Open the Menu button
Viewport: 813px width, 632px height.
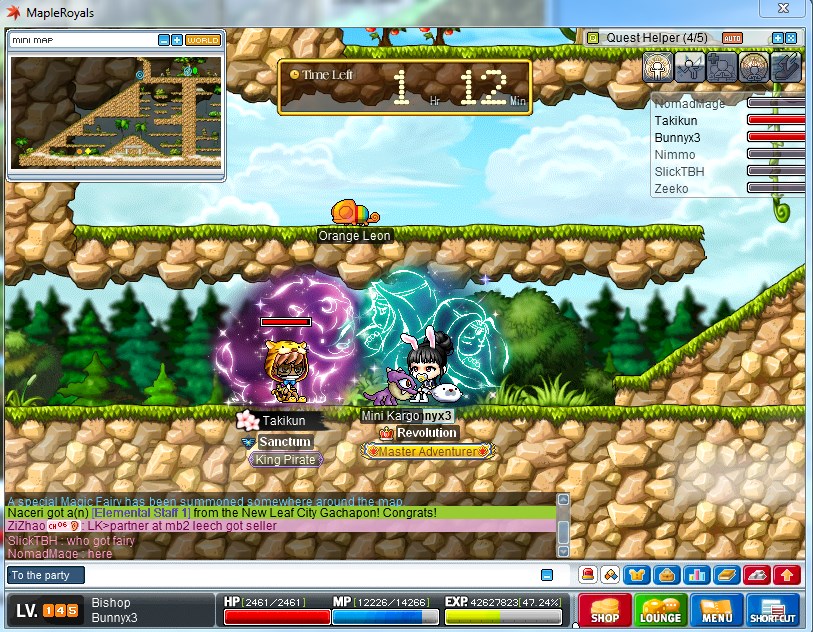pos(717,610)
